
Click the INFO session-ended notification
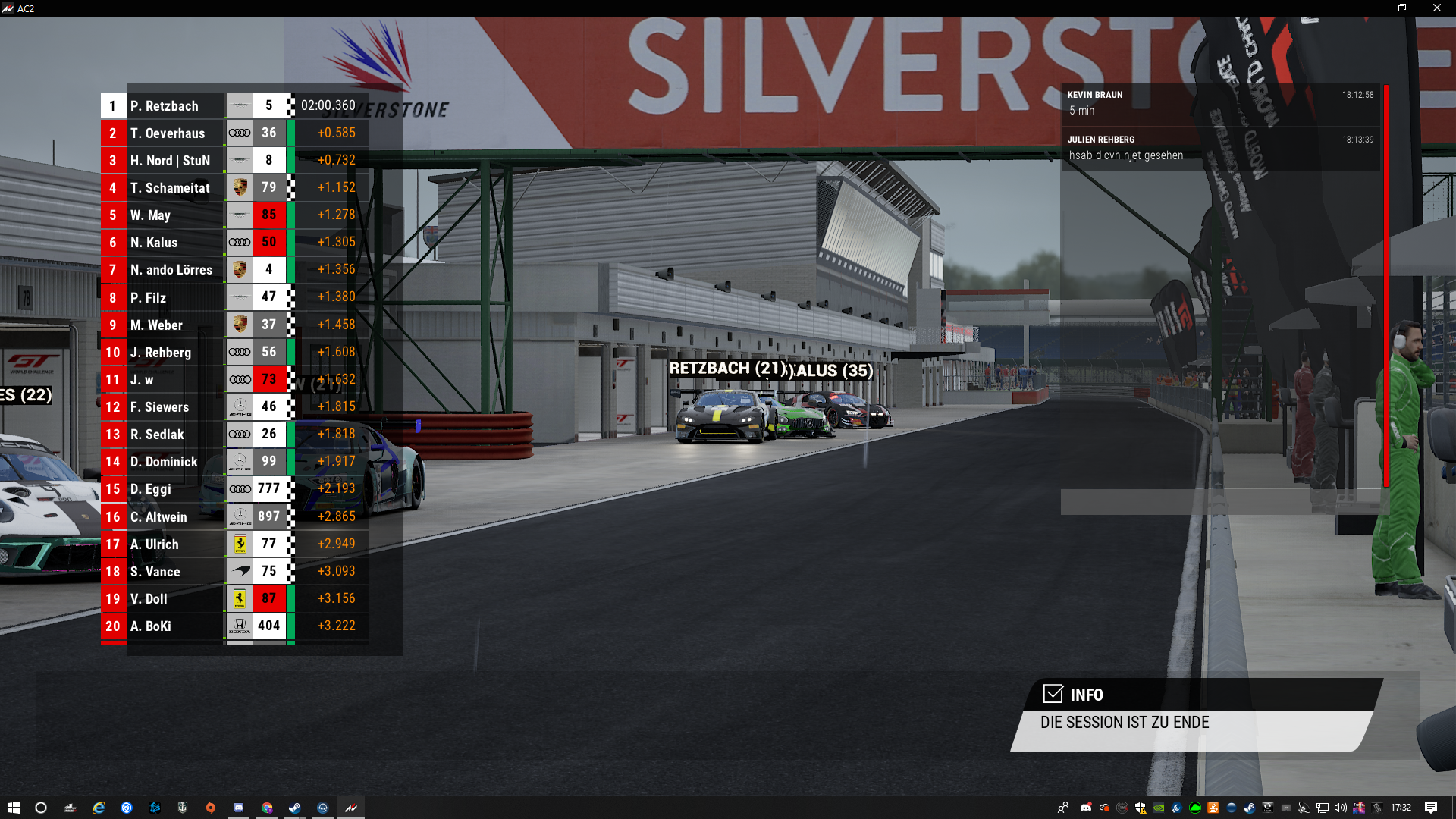[1197, 714]
